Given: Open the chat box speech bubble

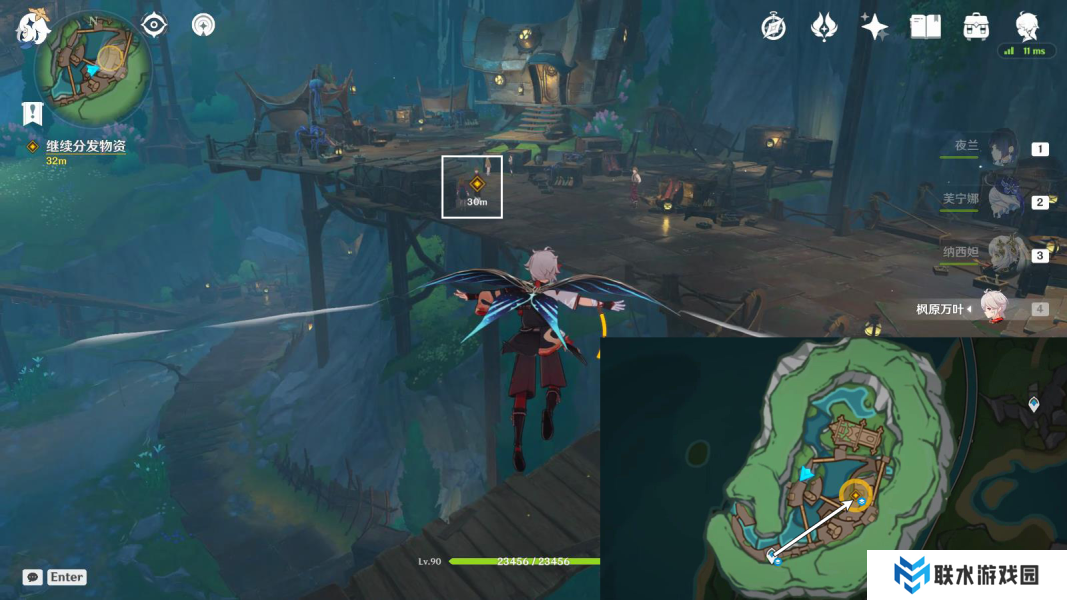Looking at the screenshot, I should click(33, 577).
